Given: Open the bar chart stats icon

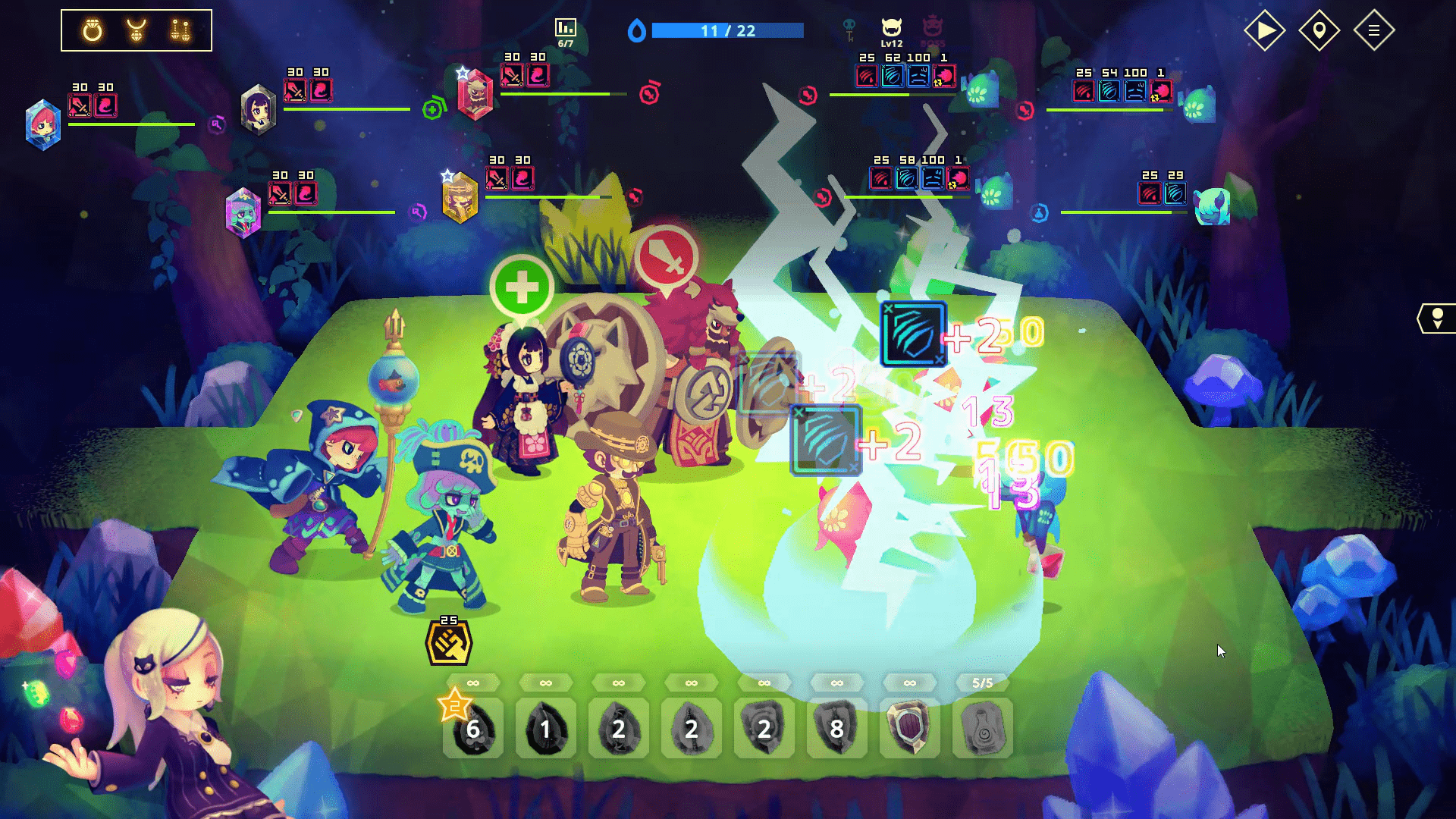Looking at the screenshot, I should point(565,28).
